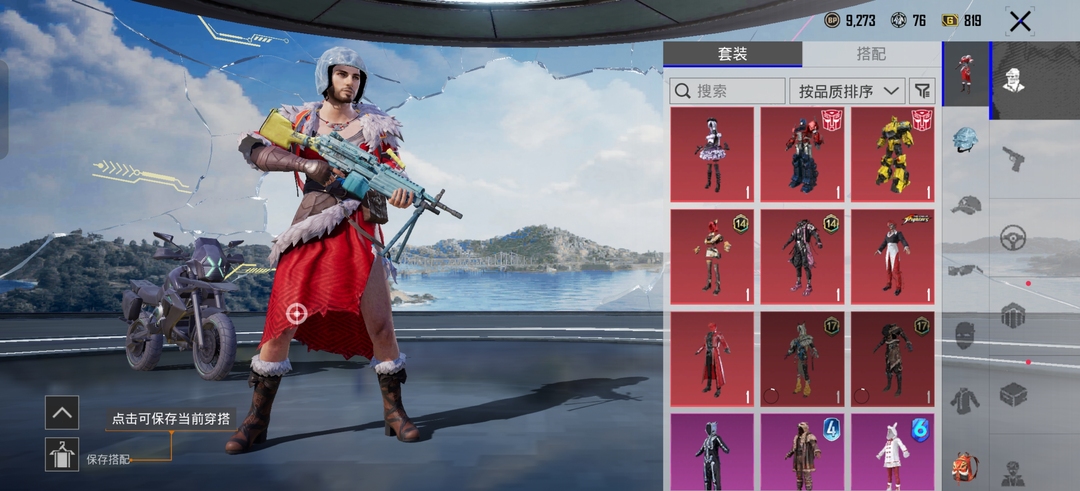This screenshot has height=491, width=1080.
Task: Show the pistol weapon skins category
Action: (x=1013, y=158)
